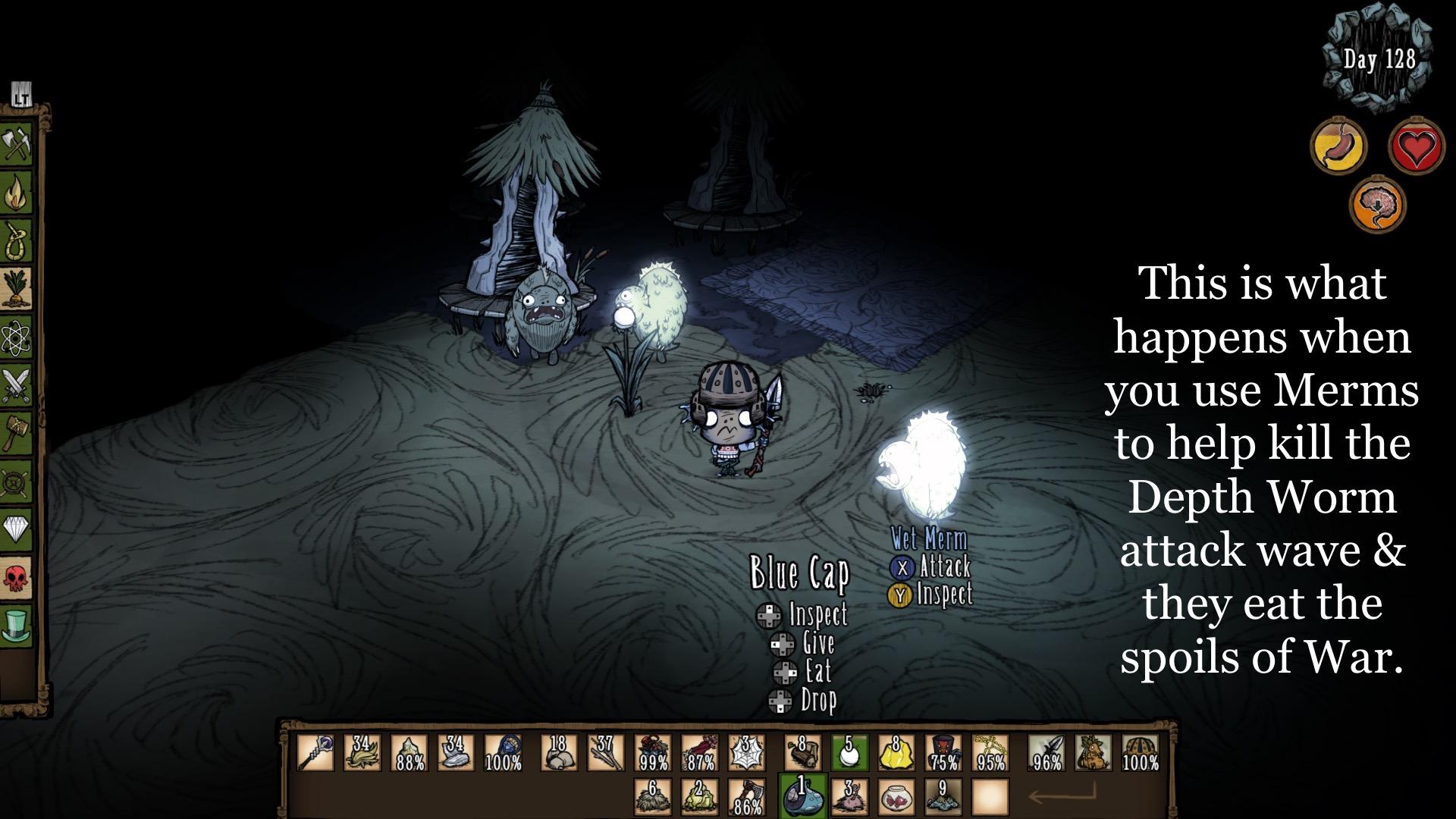This screenshot has width=1456, height=819.
Task: Open the Light (flame) crafting tab
Action: click(x=17, y=193)
